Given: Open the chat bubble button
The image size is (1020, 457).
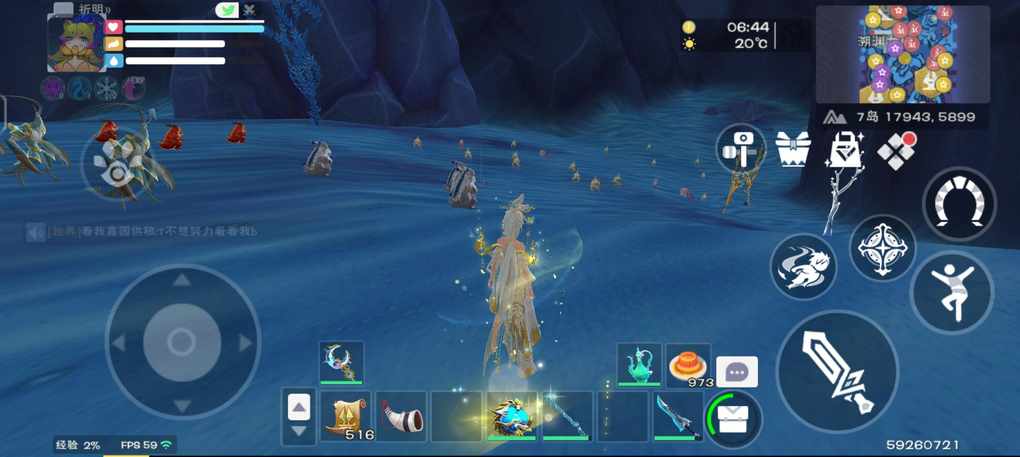Looking at the screenshot, I should tap(737, 372).
